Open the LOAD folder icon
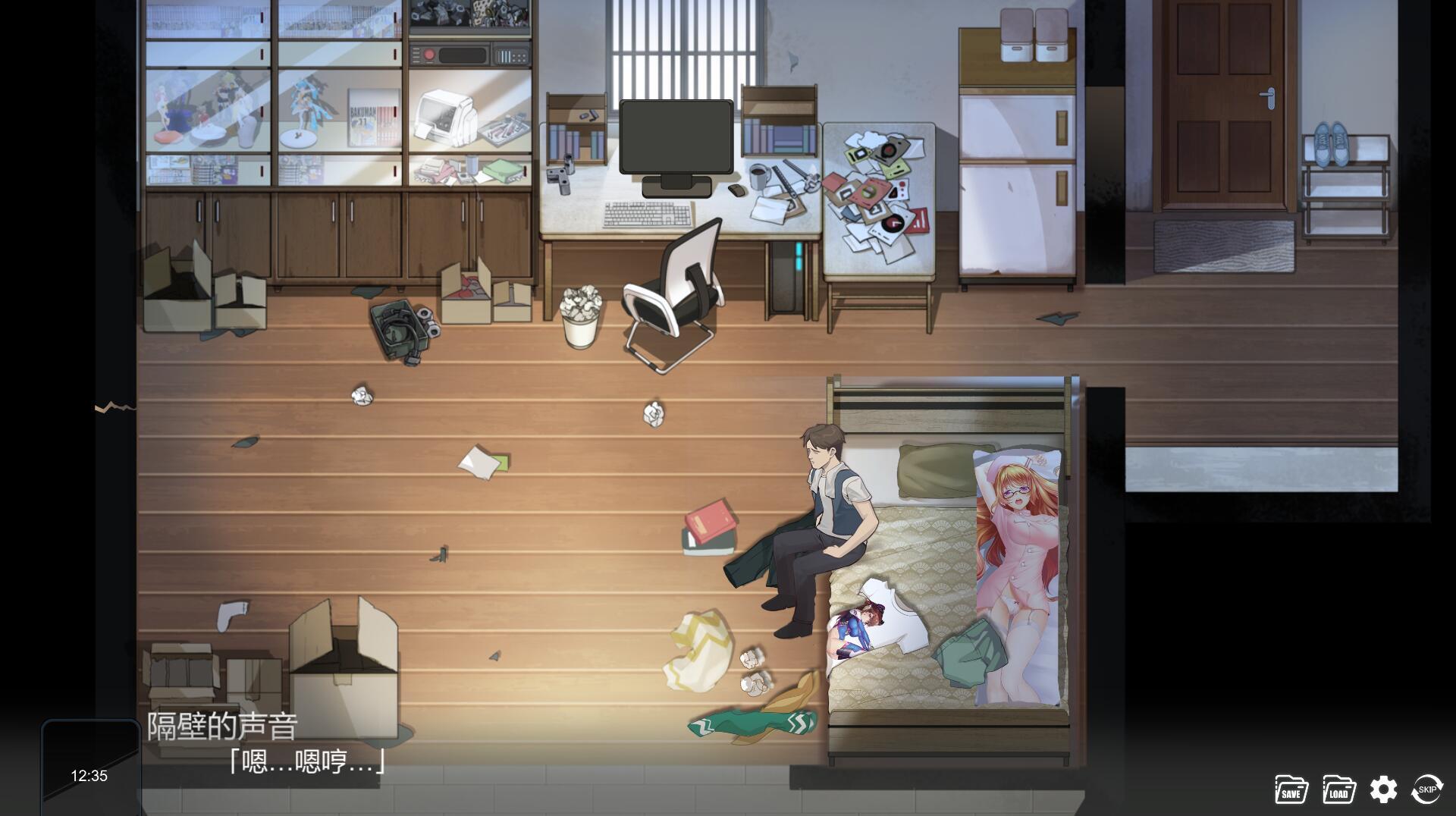 point(1338,789)
